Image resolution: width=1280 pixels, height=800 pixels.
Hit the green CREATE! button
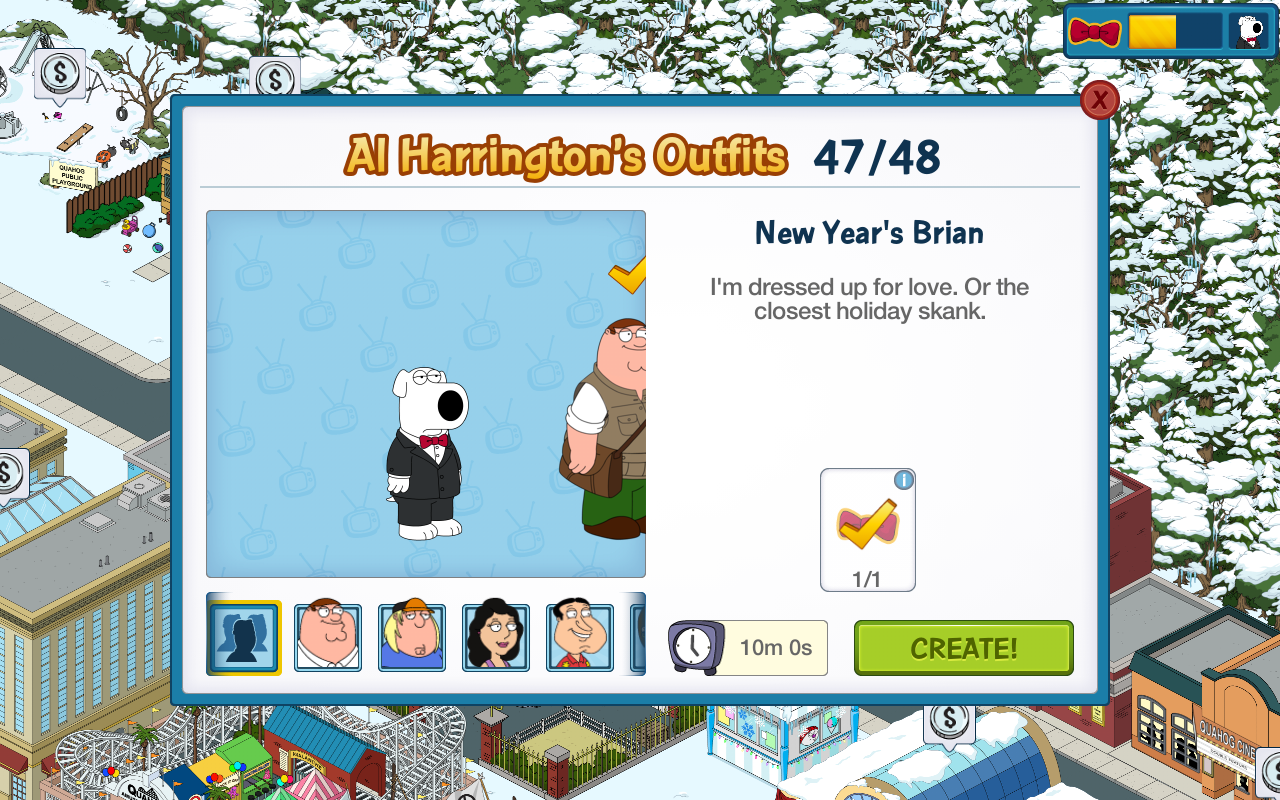(963, 648)
